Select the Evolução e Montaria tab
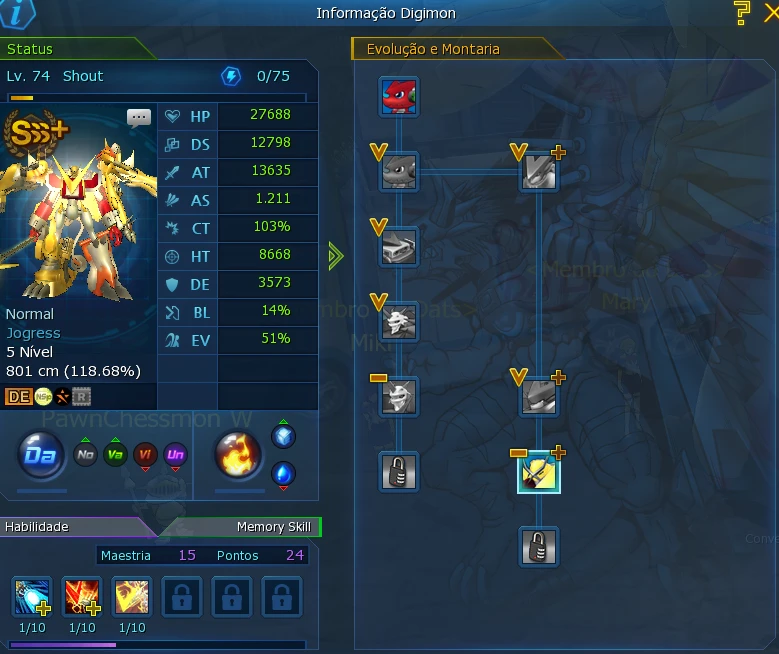 (x=433, y=49)
